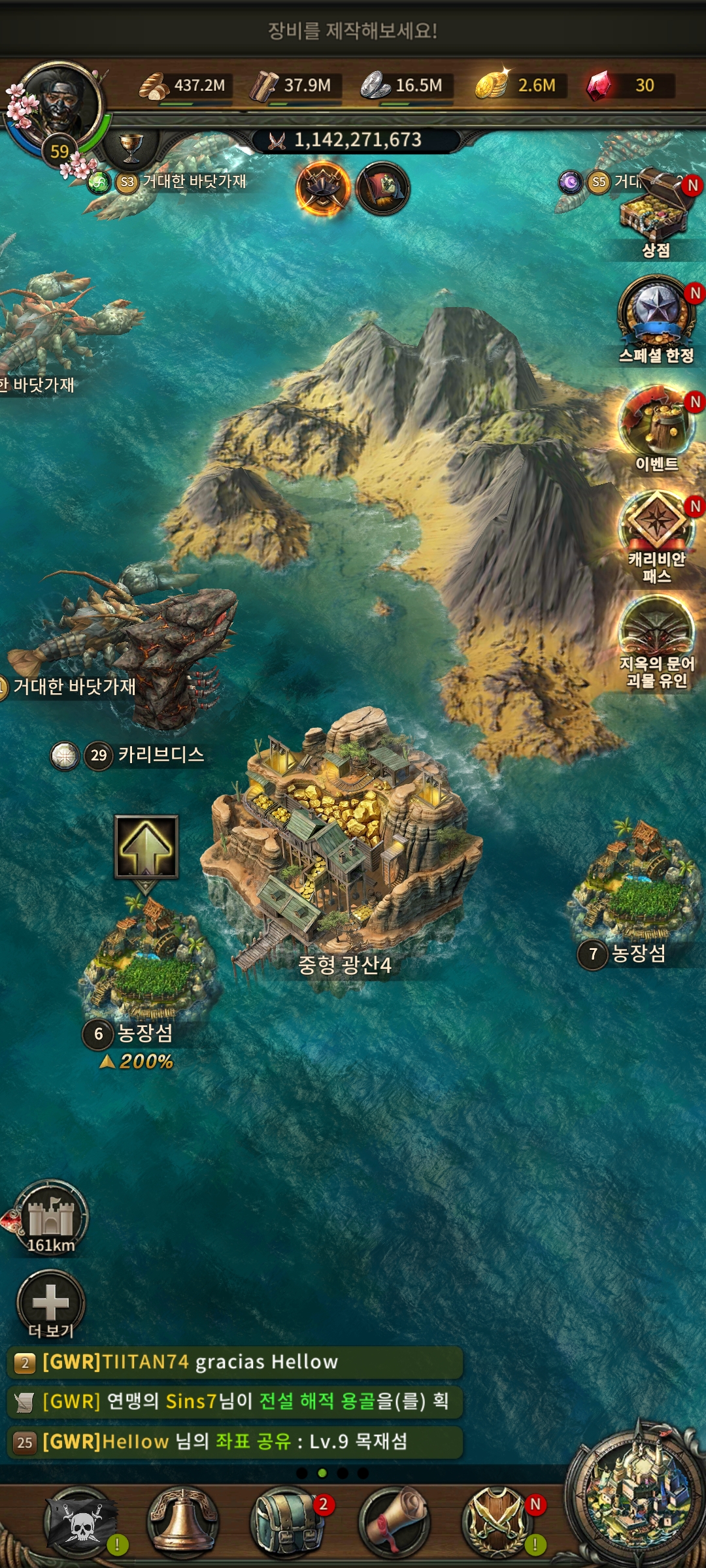
Task: Open chat message from TIITAN74
Action: [234, 1362]
